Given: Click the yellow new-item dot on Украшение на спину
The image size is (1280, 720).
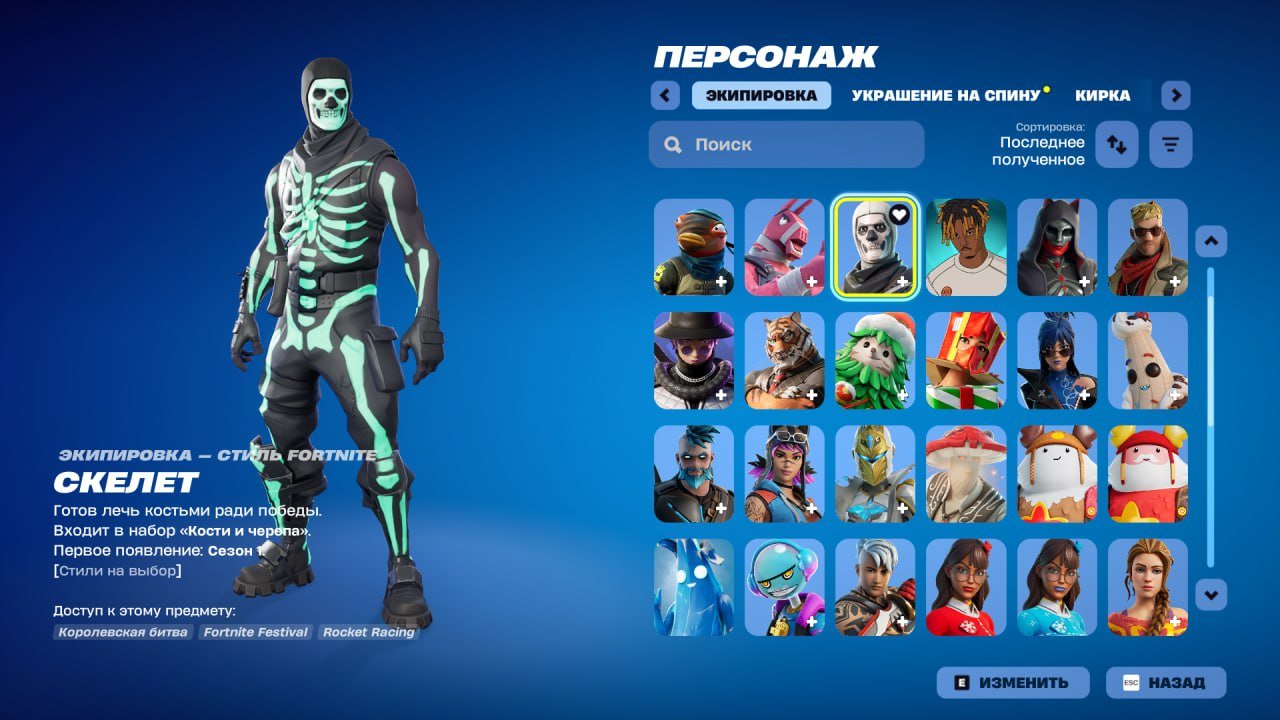Looking at the screenshot, I should [x=1044, y=87].
